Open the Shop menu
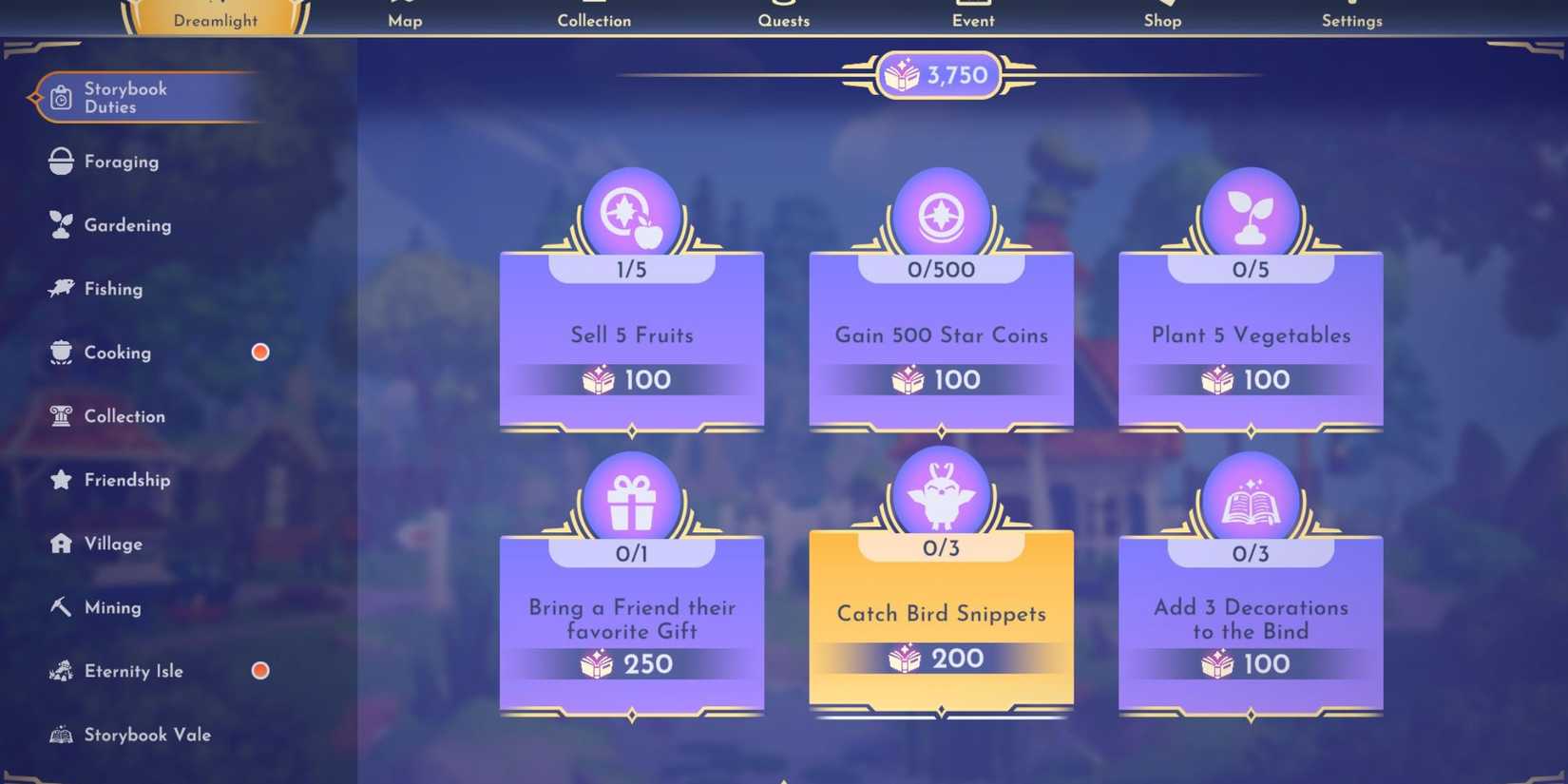1568x784 pixels. click(x=1161, y=19)
